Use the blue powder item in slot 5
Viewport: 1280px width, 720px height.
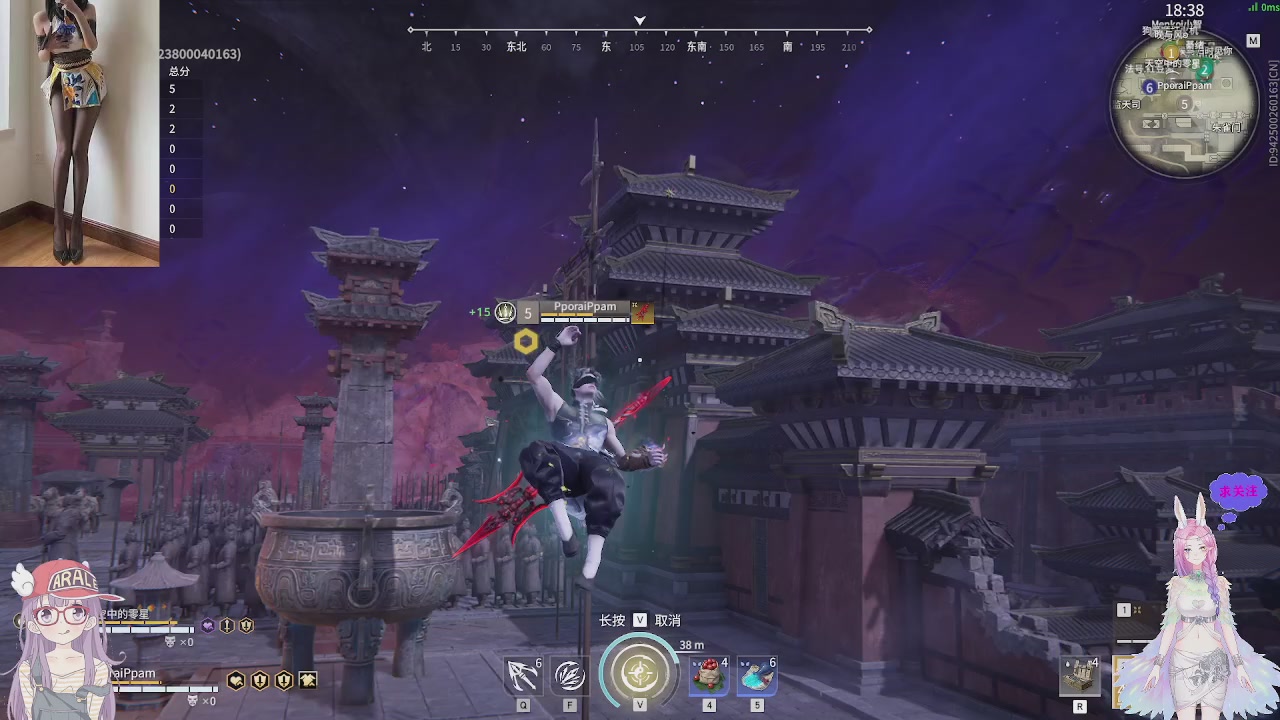pos(757,675)
